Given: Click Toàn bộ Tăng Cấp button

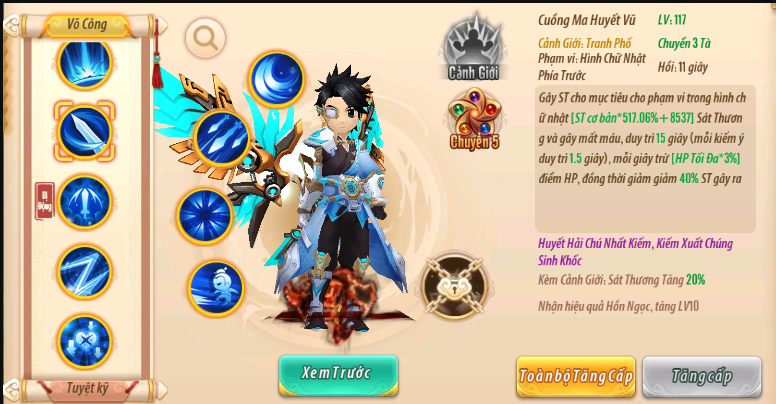Looking at the screenshot, I should click(x=575, y=376).
